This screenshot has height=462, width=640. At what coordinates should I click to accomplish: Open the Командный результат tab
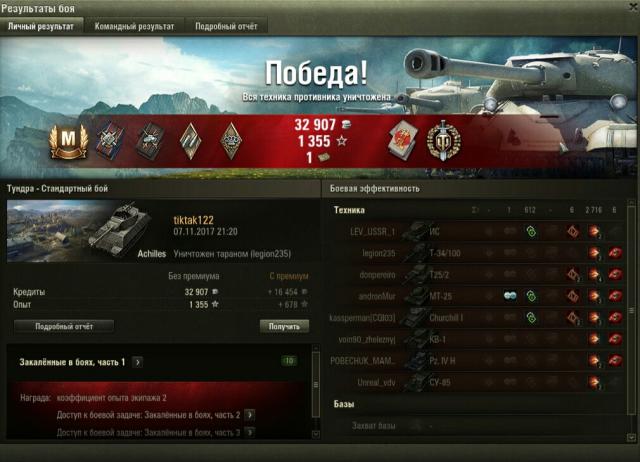(134, 27)
